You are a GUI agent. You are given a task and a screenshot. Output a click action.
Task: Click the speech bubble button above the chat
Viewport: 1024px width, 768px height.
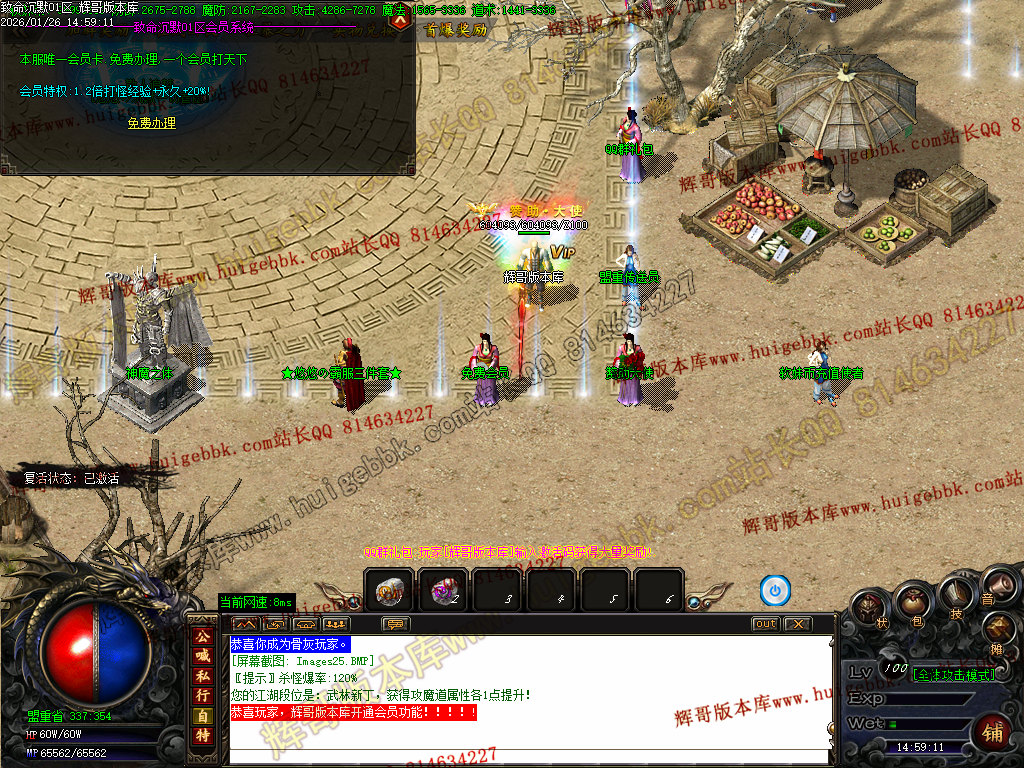[x=396, y=624]
